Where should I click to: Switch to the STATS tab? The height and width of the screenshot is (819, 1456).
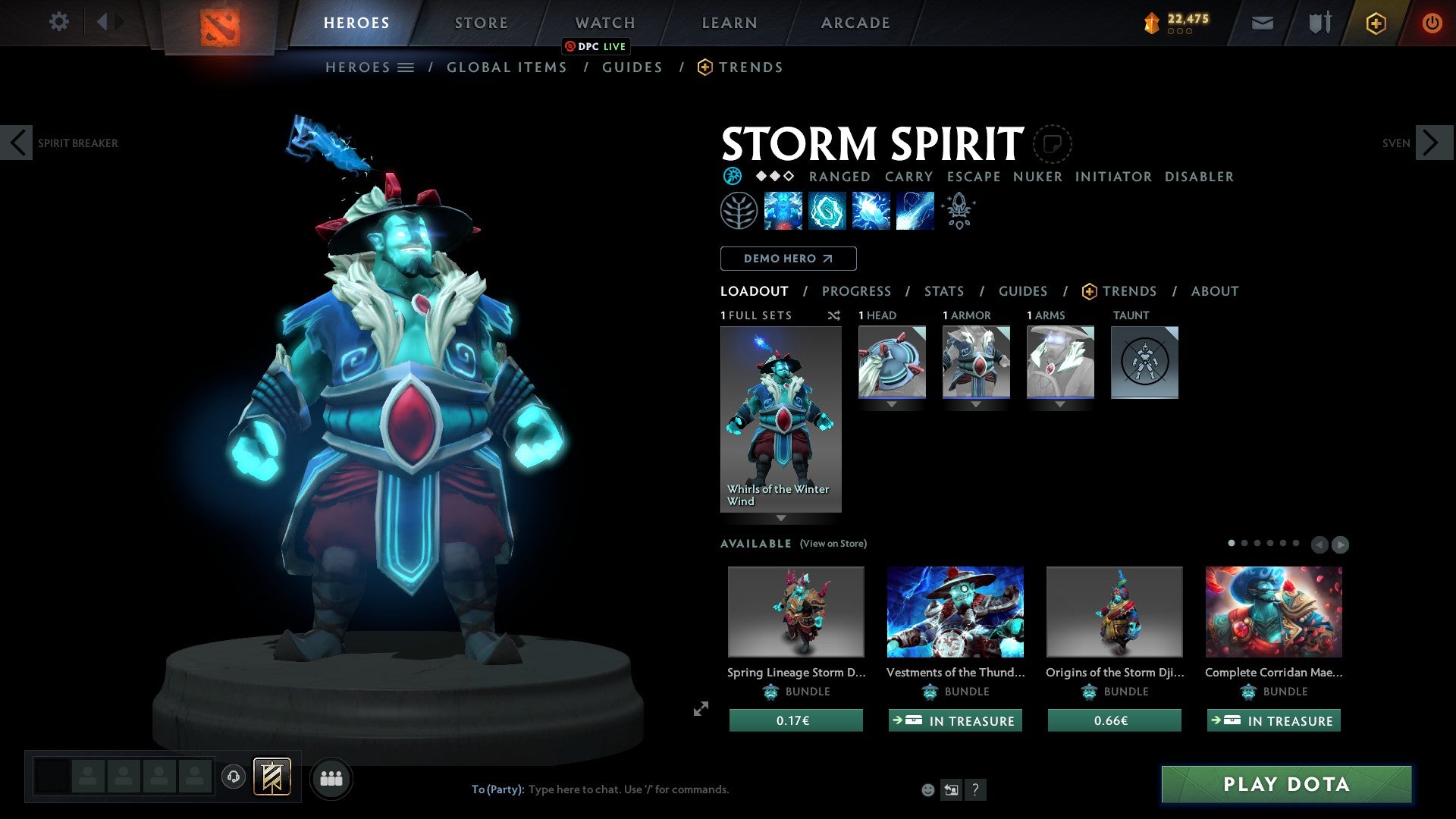943,290
